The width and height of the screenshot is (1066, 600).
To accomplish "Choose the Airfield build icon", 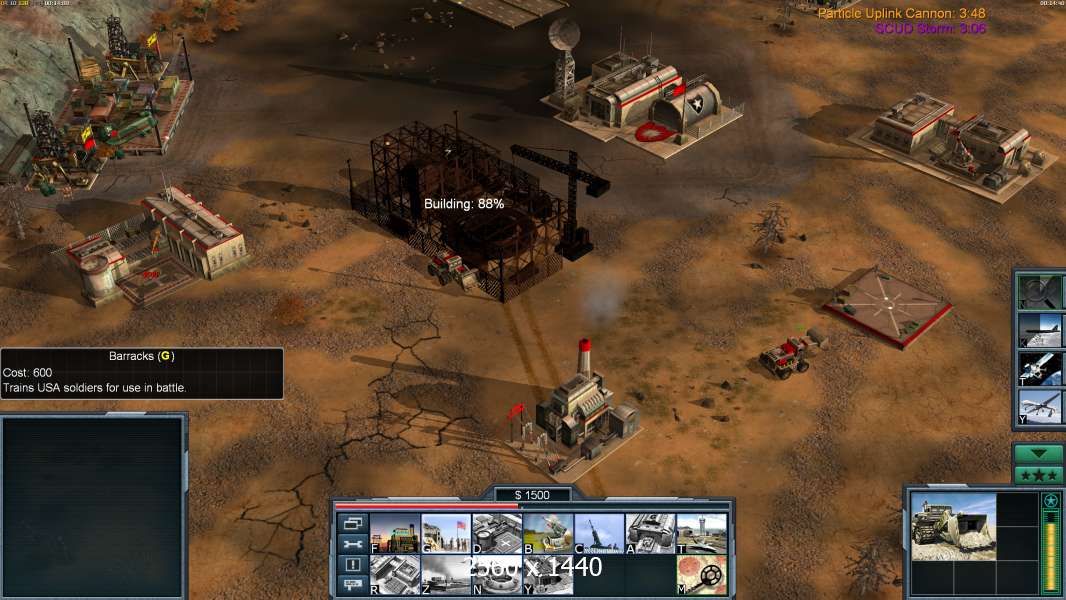I will [x=701, y=533].
